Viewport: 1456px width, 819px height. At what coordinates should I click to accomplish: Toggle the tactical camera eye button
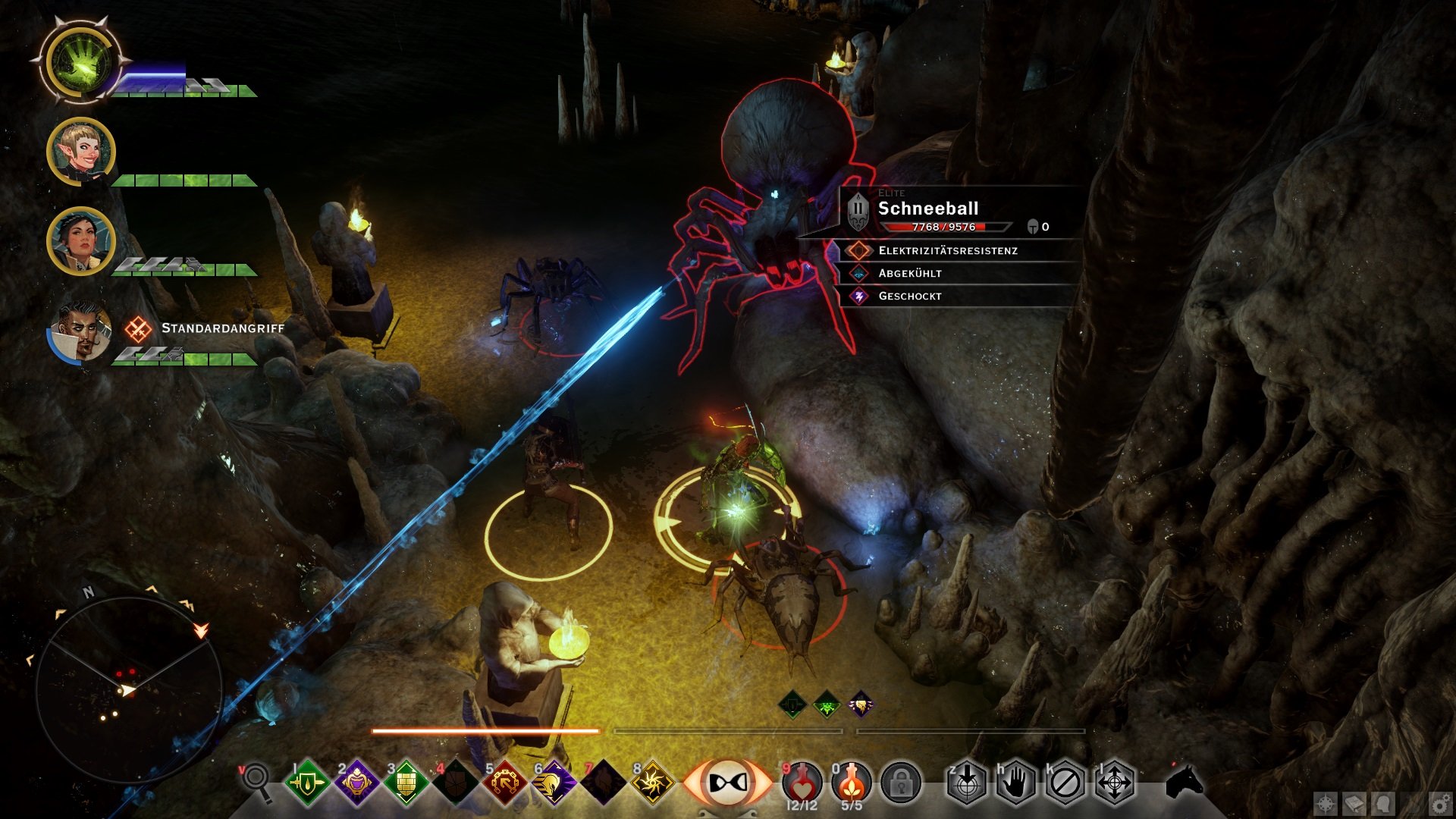pos(726,783)
